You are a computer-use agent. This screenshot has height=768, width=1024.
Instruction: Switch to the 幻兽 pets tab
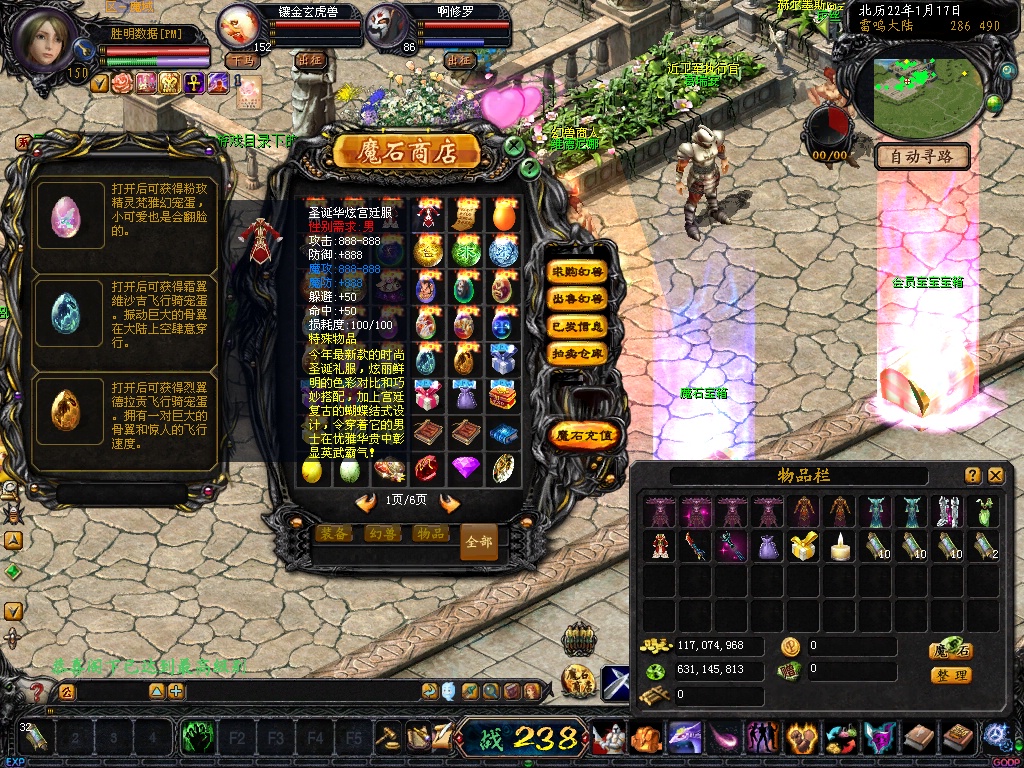(x=381, y=534)
